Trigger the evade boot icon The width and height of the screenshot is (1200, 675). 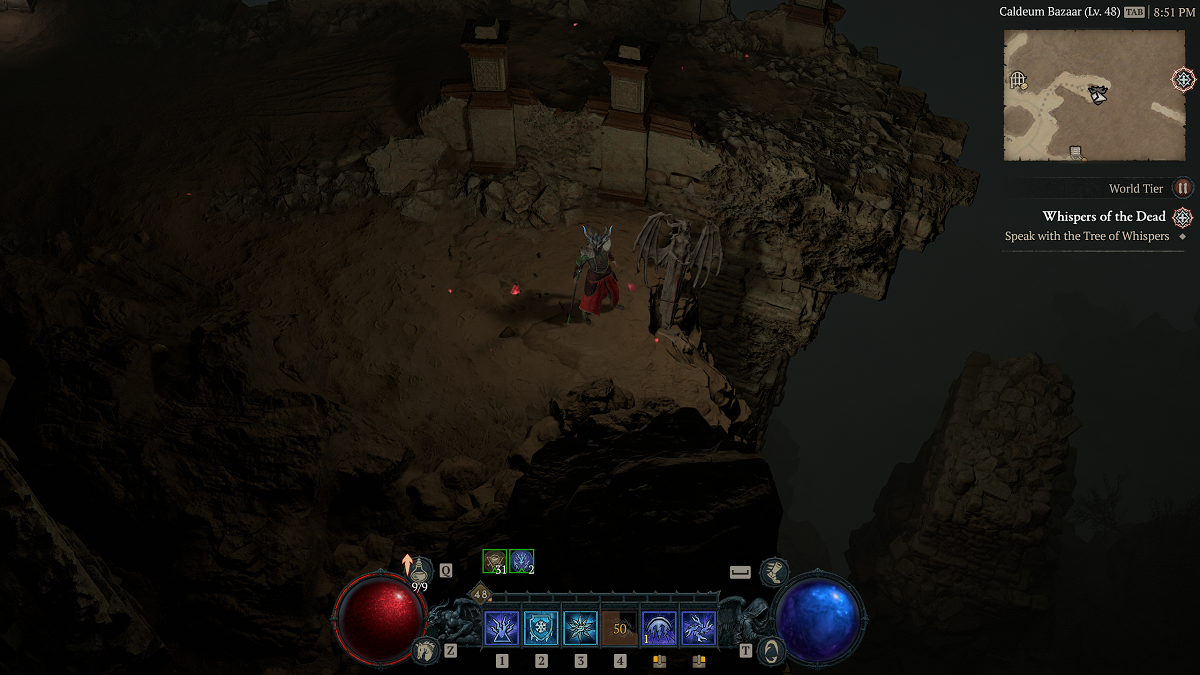click(x=772, y=571)
